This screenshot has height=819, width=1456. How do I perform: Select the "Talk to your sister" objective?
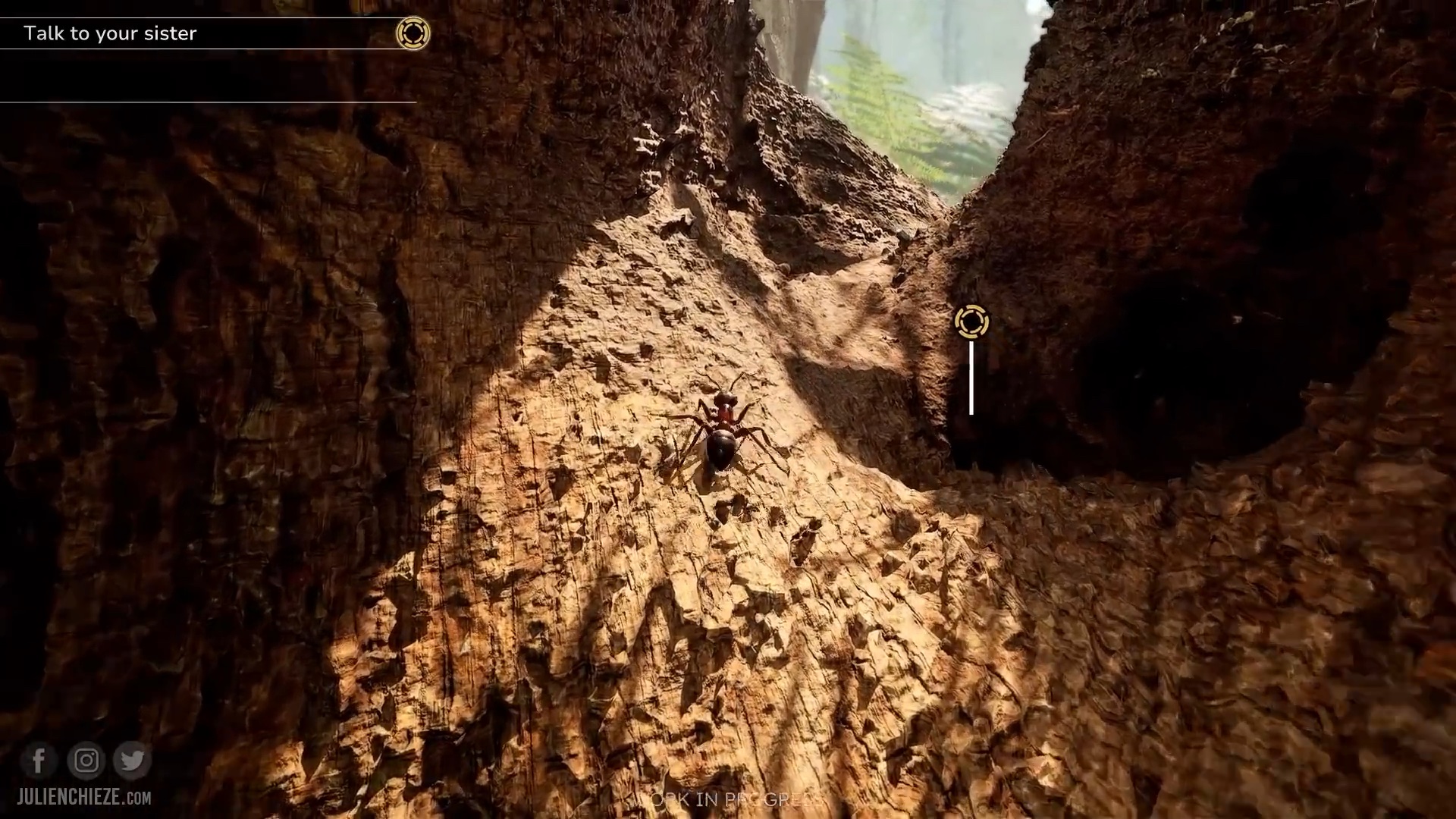point(111,33)
